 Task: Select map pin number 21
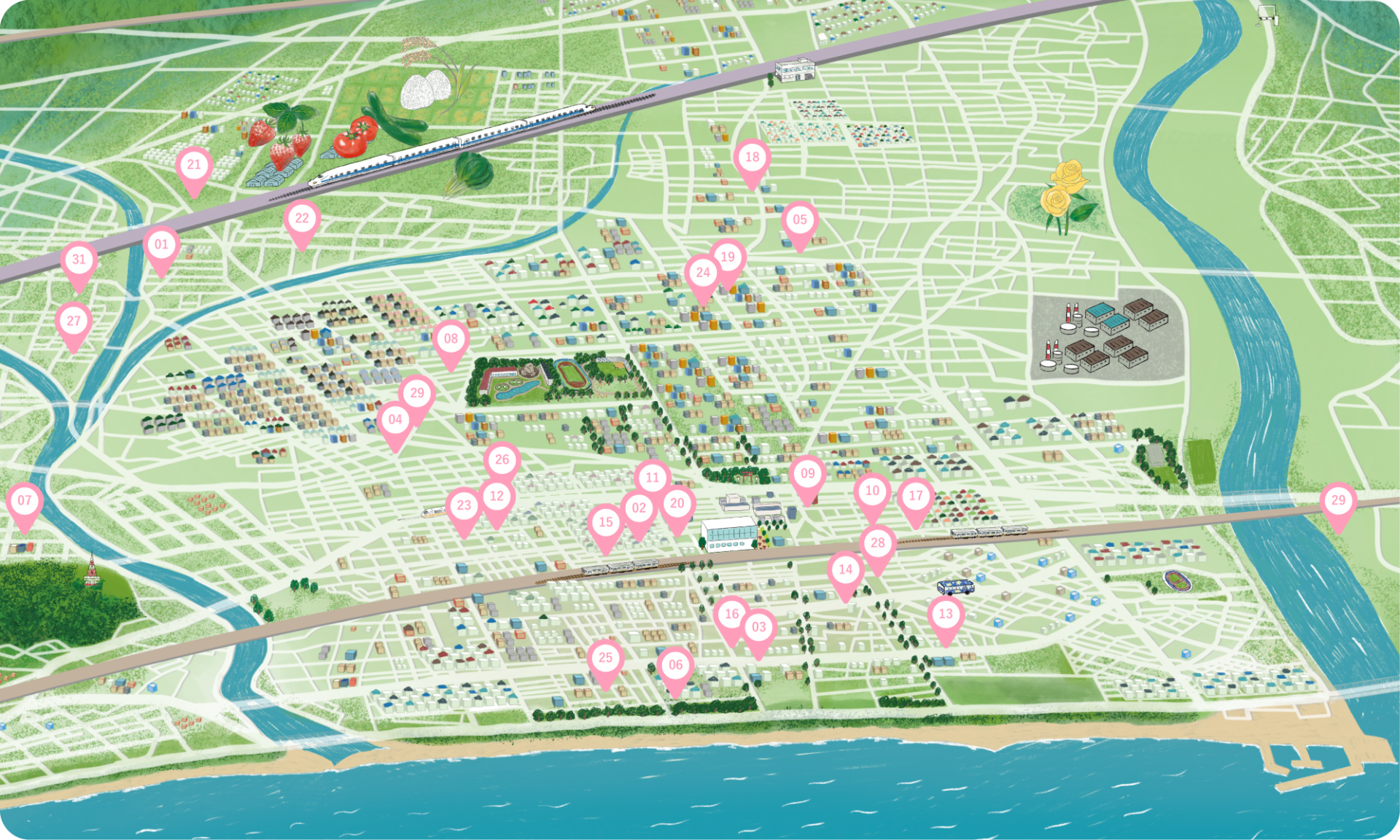coord(194,166)
